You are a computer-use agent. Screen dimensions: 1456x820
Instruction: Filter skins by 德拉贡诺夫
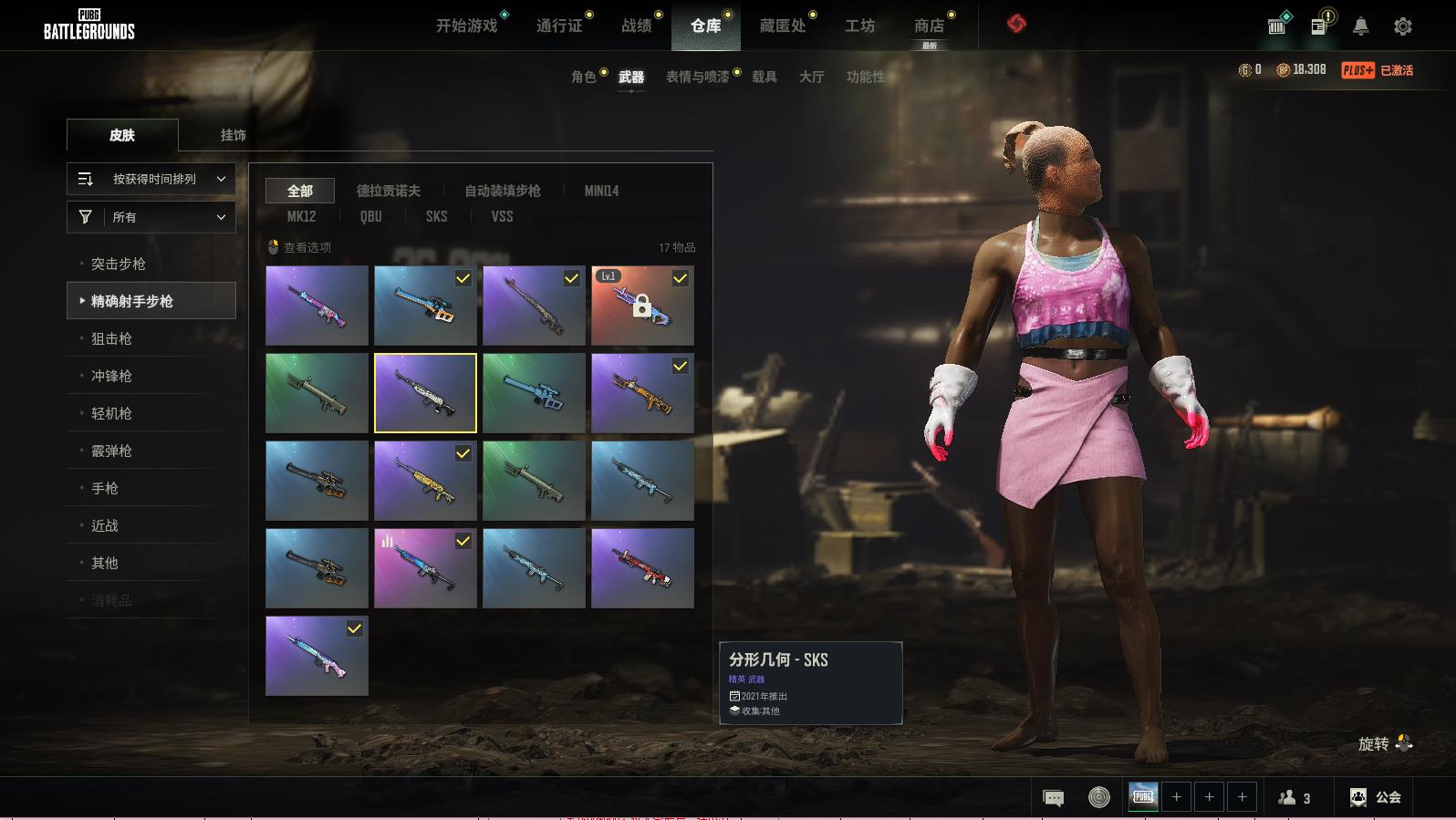click(x=388, y=191)
